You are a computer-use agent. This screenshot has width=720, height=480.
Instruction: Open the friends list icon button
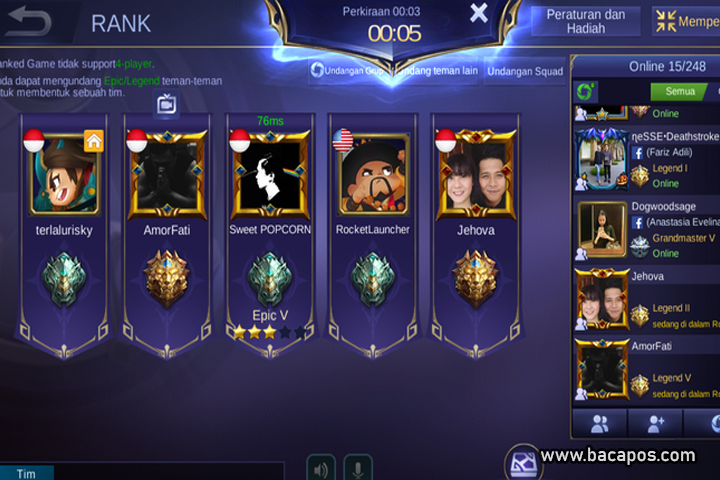tap(600, 423)
